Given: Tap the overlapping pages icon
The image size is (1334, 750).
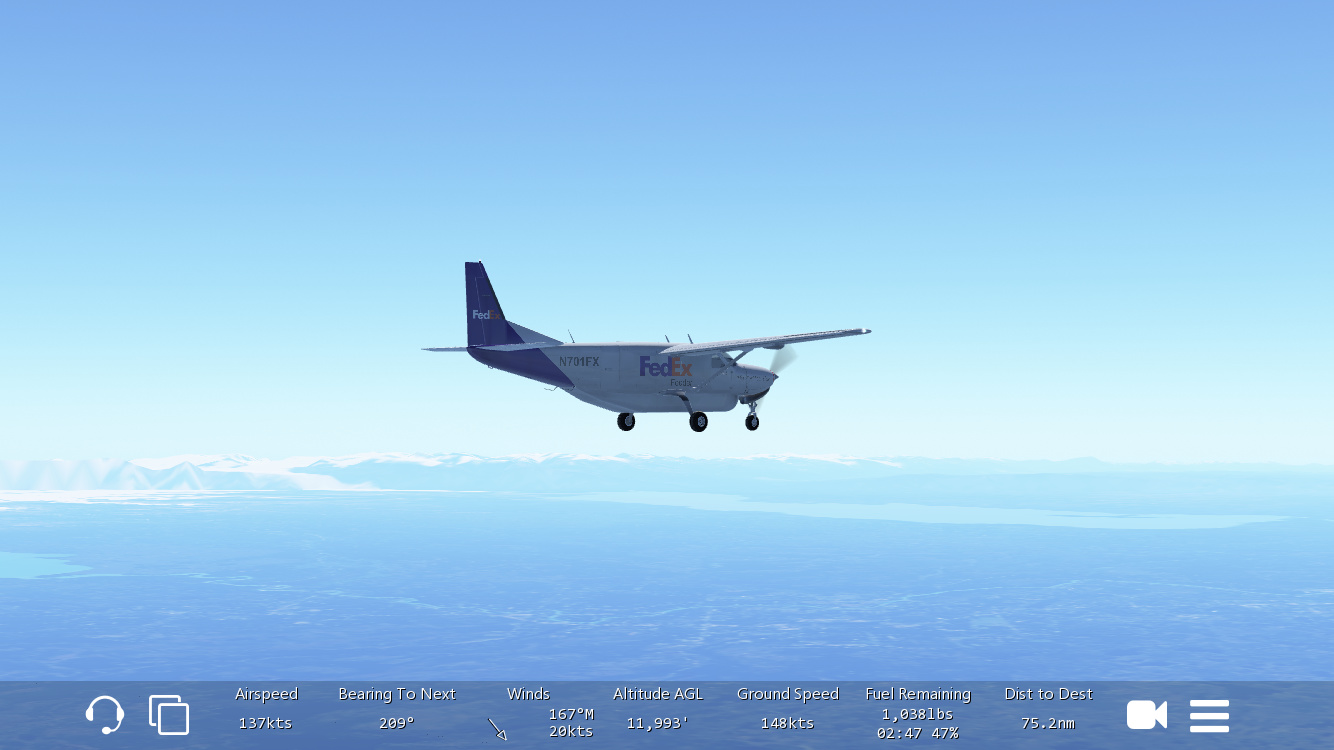Looking at the screenshot, I should pos(169,715).
